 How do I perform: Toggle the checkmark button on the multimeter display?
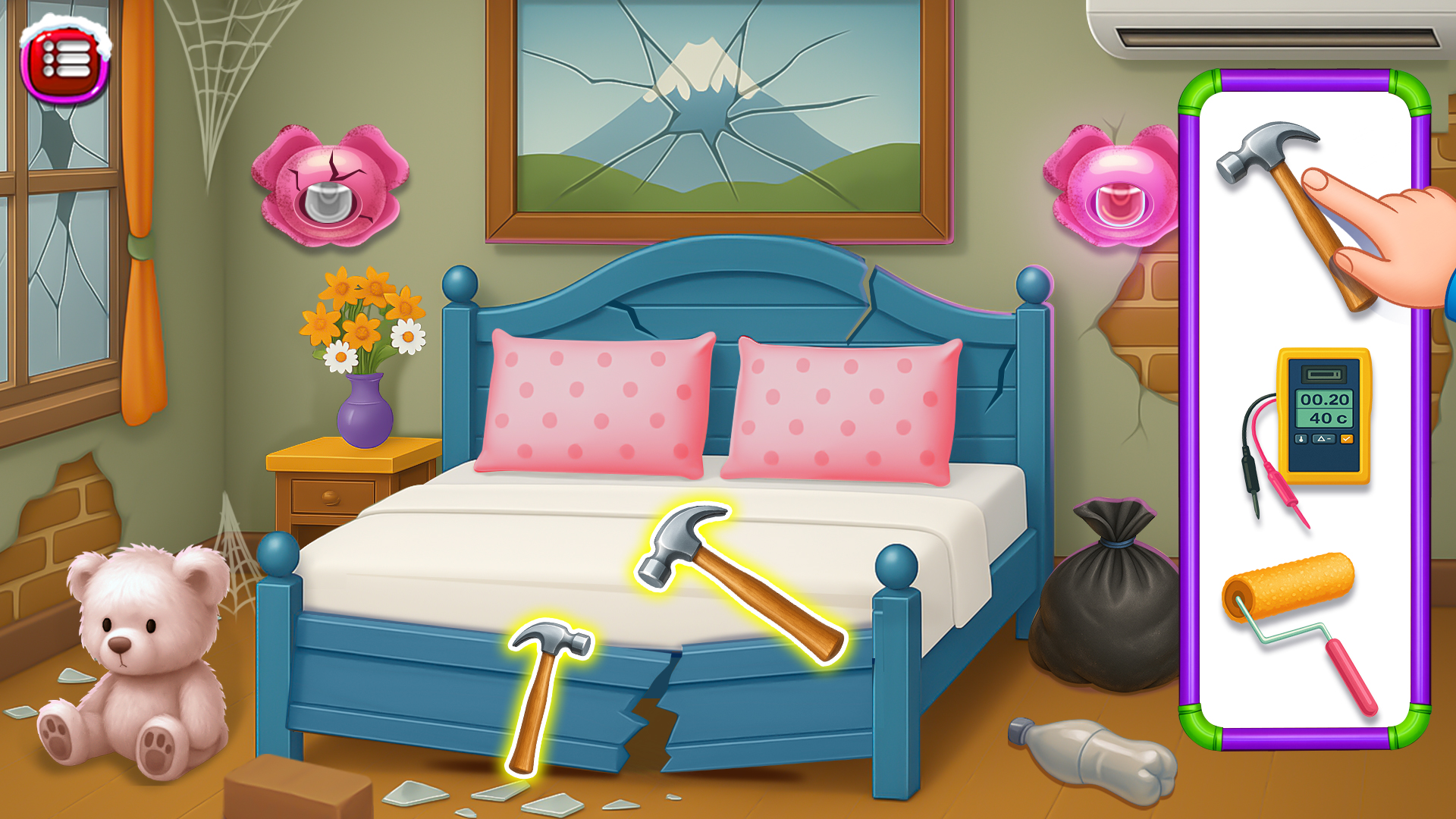(1347, 438)
